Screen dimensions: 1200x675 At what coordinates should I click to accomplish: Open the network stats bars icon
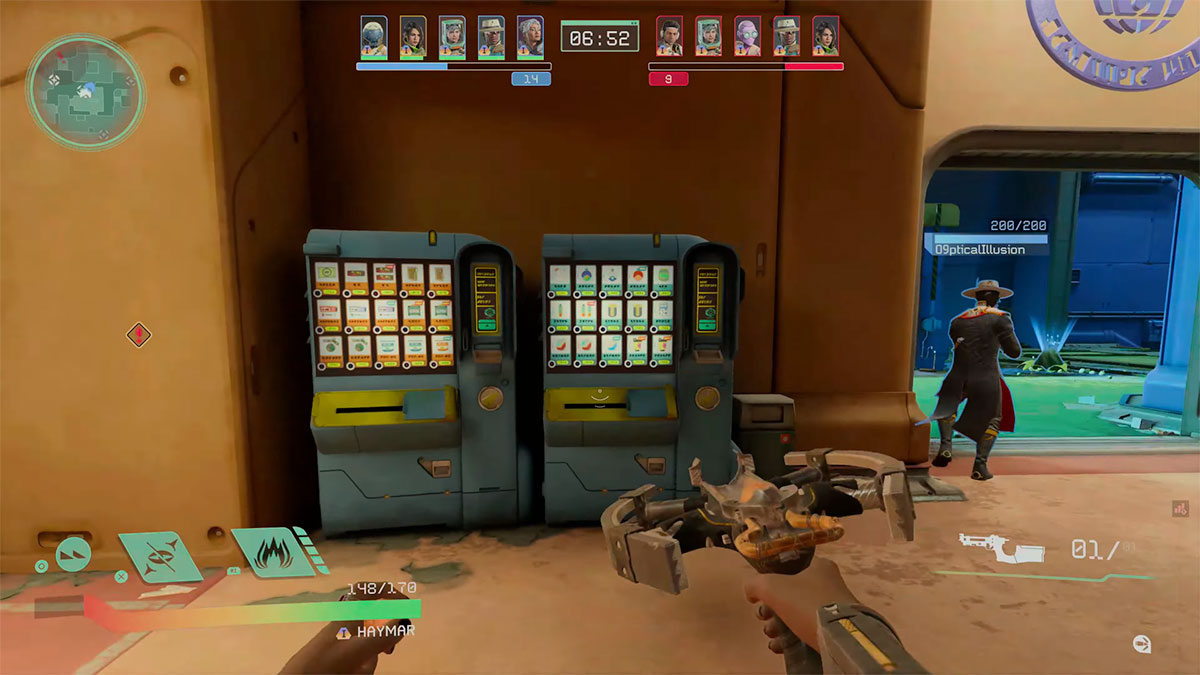click(1179, 509)
